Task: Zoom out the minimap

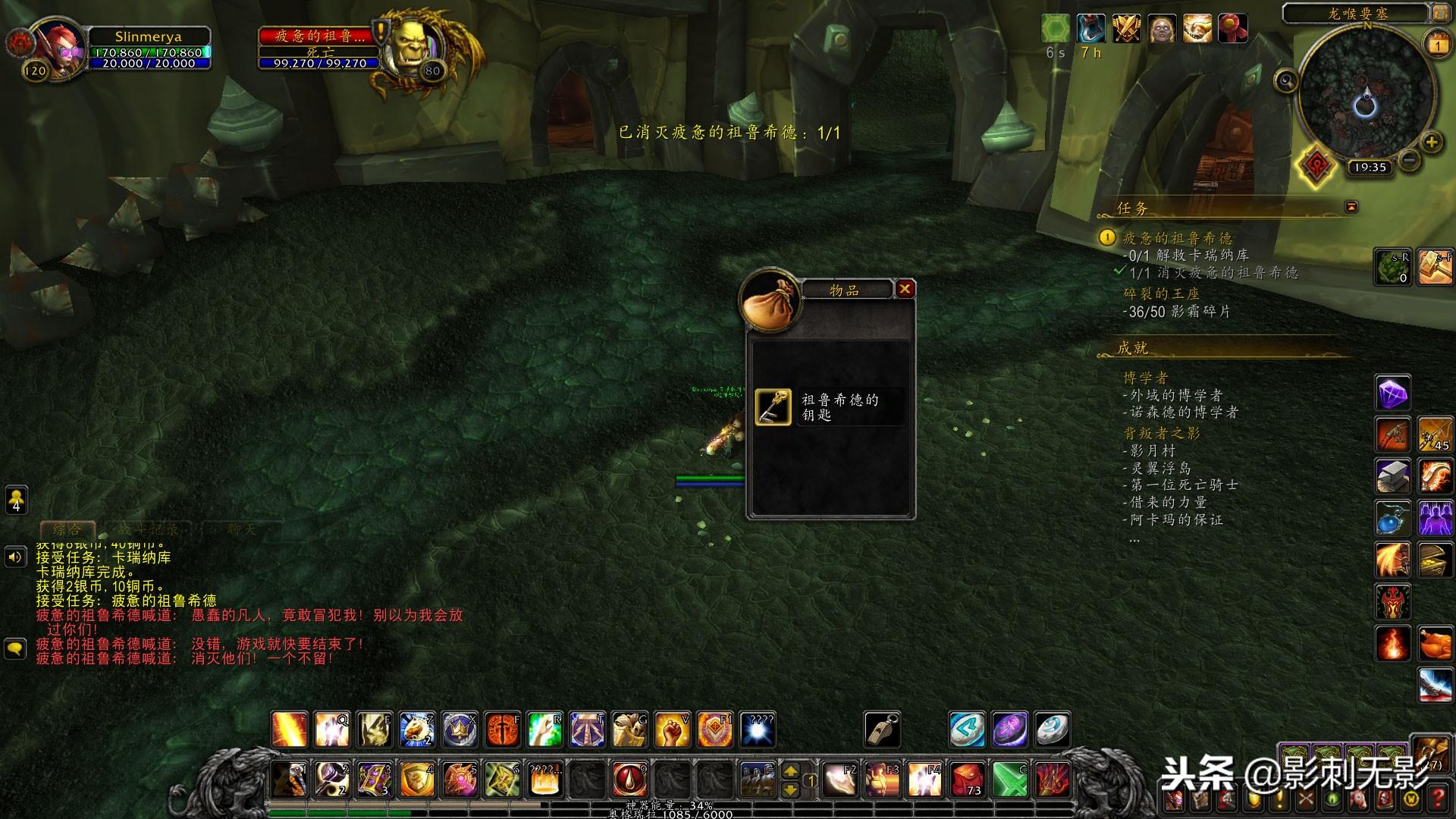Action: pyautogui.click(x=1409, y=159)
